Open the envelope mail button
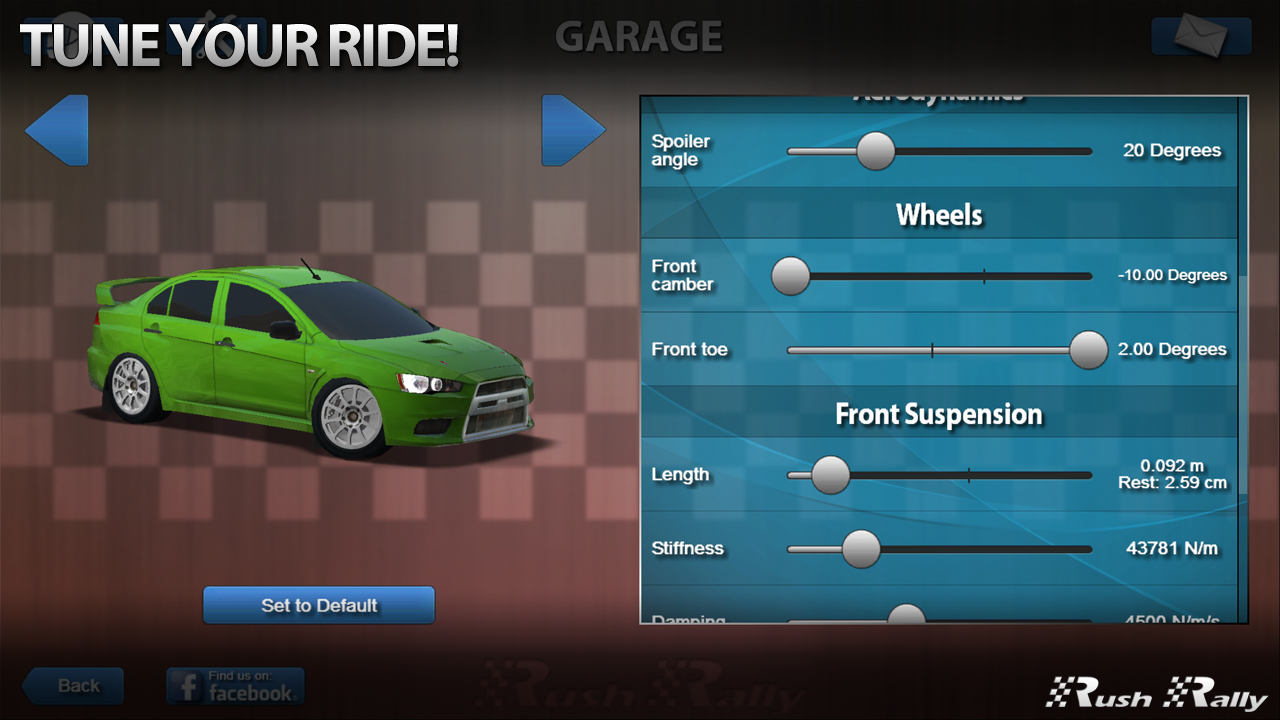 [x=1201, y=36]
